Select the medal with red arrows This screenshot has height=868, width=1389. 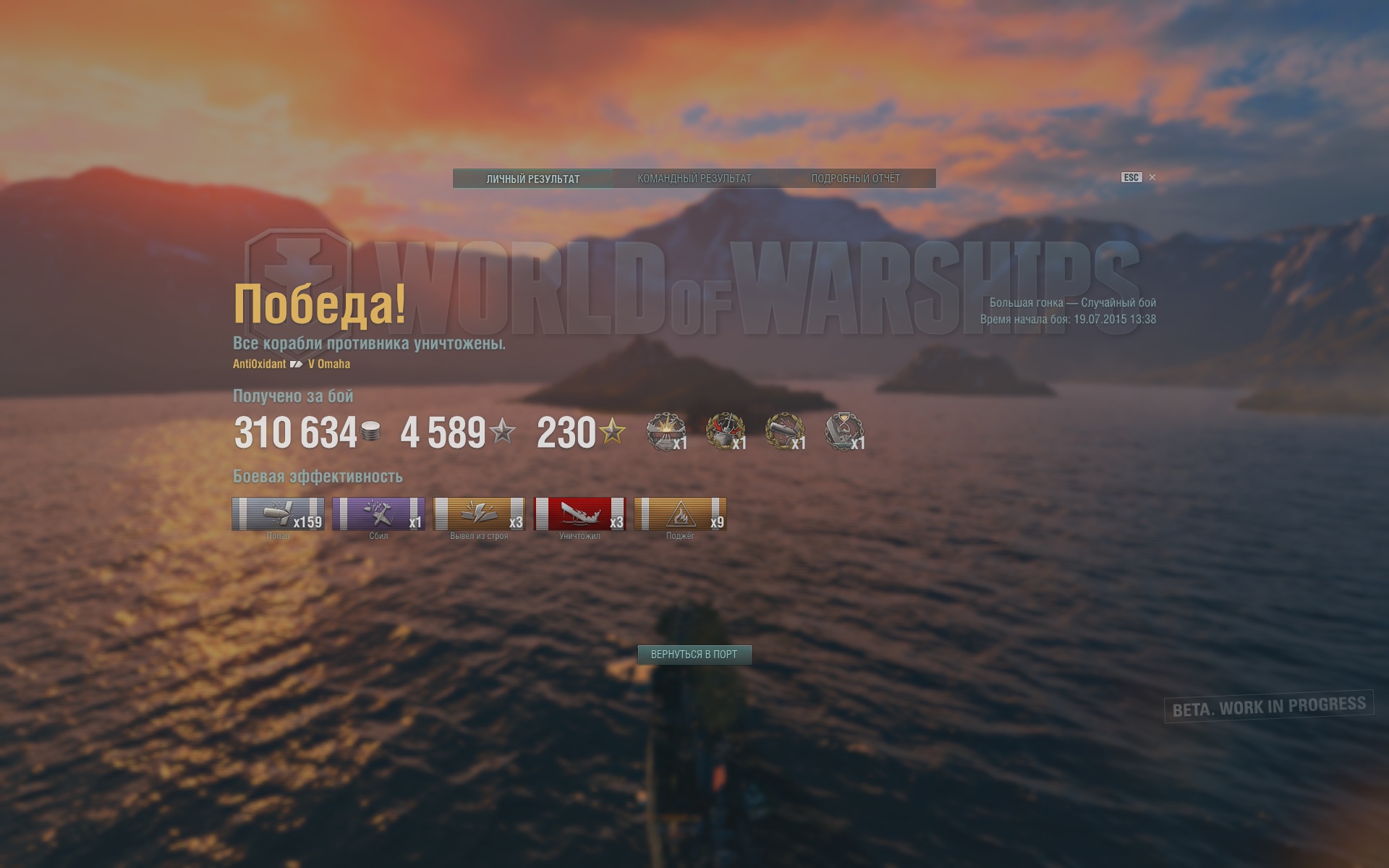(724, 432)
